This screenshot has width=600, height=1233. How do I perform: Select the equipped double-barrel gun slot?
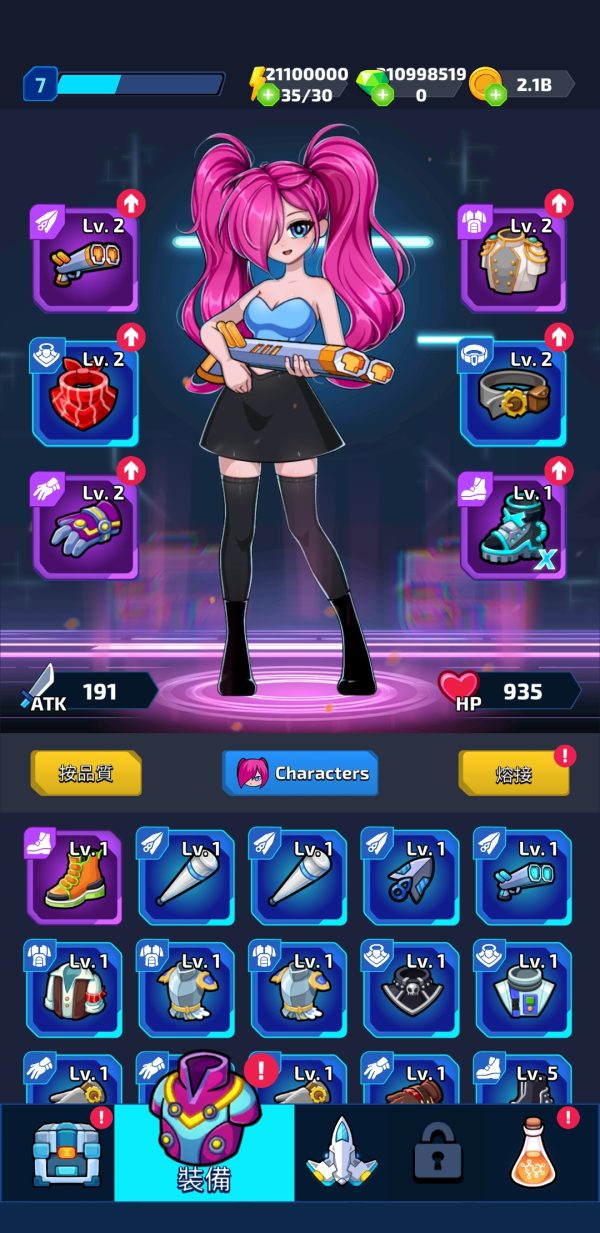point(85,259)
